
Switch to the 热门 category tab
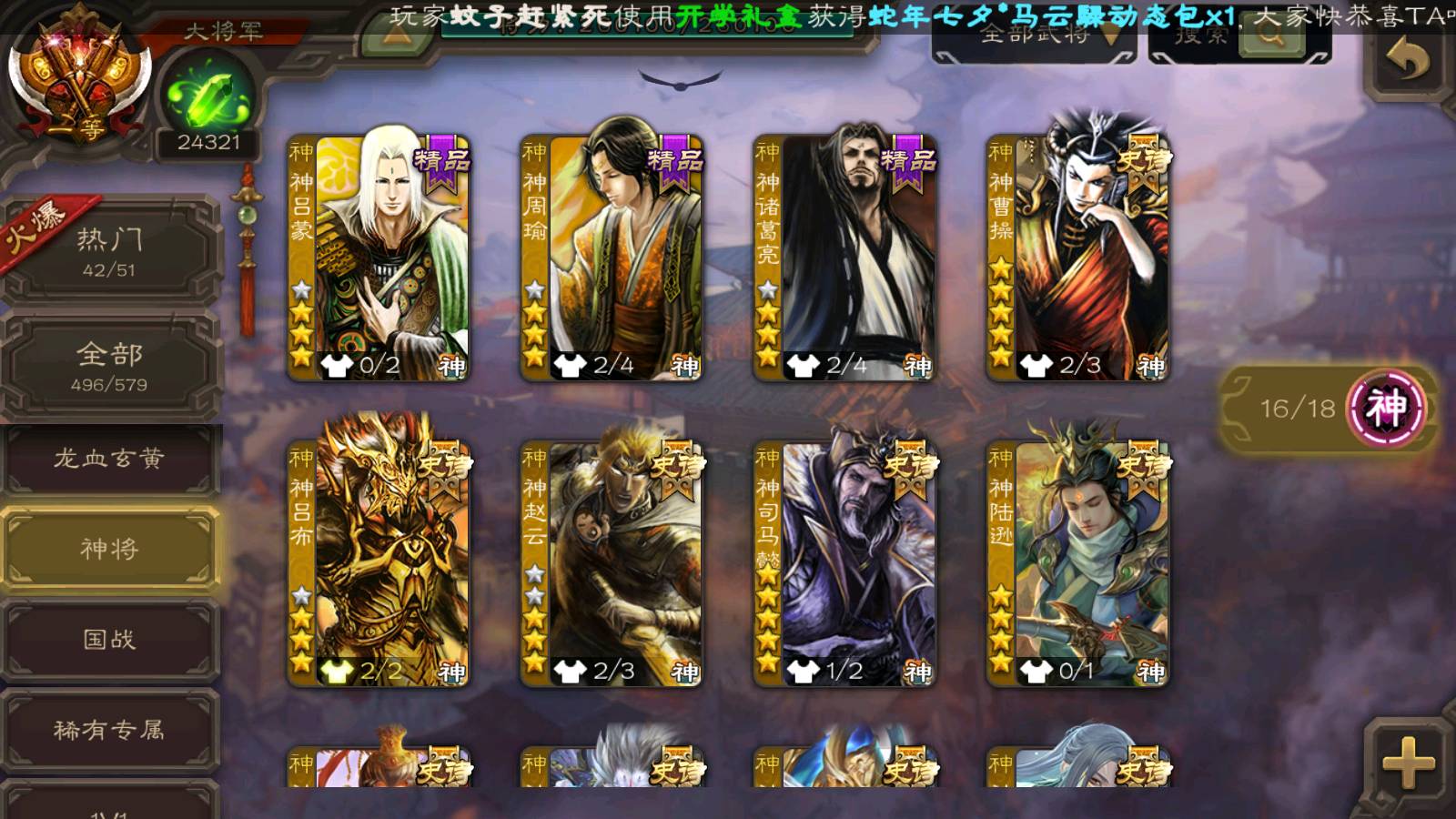[x=109, y=251]
